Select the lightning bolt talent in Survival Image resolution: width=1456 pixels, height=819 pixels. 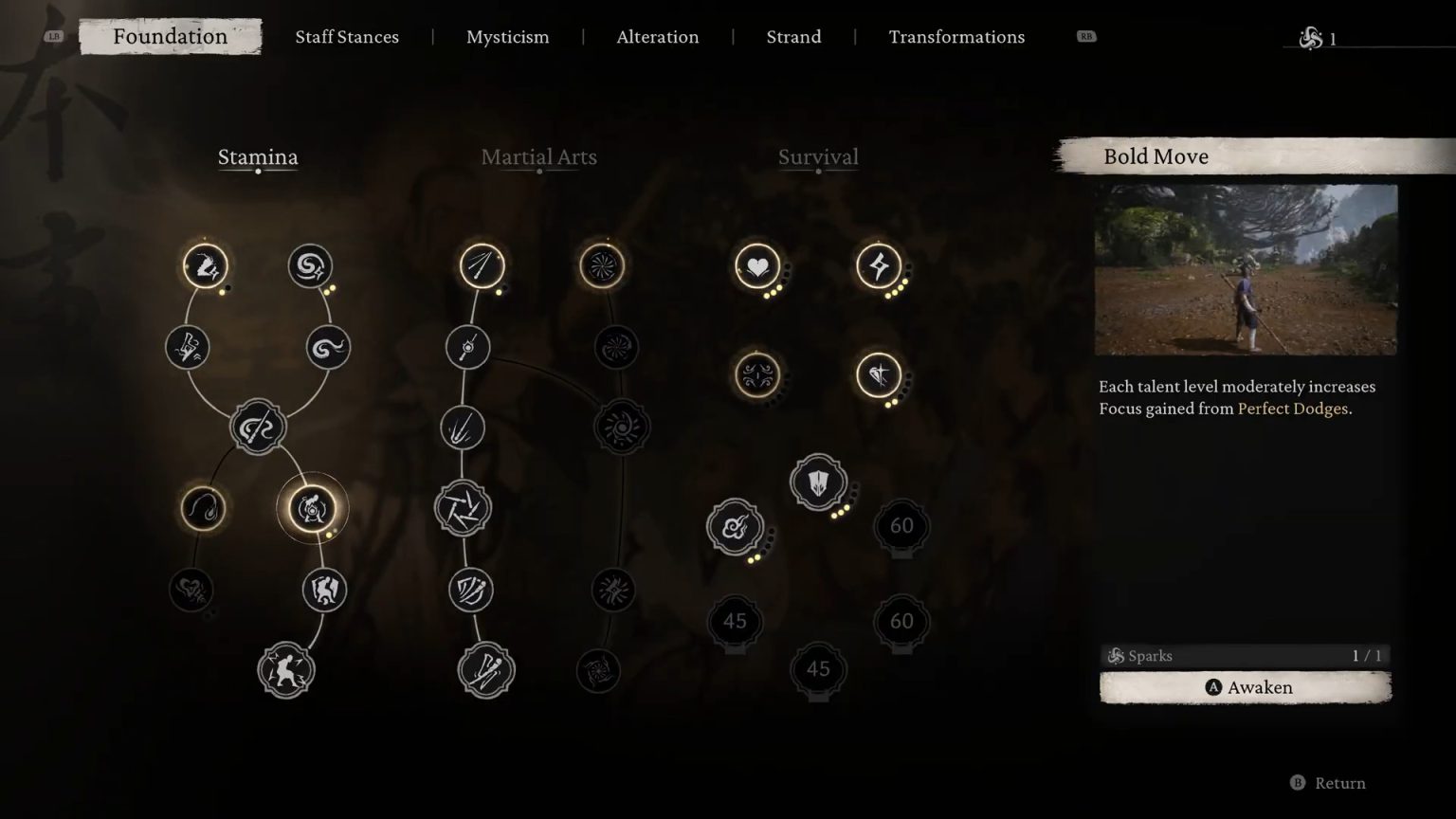[x=879, y=266]
